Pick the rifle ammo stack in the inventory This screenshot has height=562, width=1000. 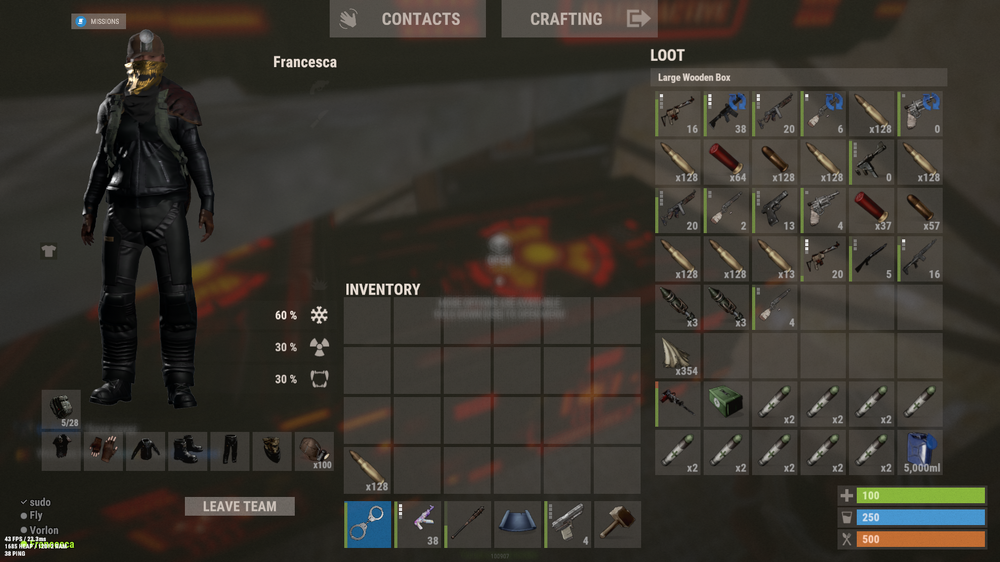(x=368, y=470)
